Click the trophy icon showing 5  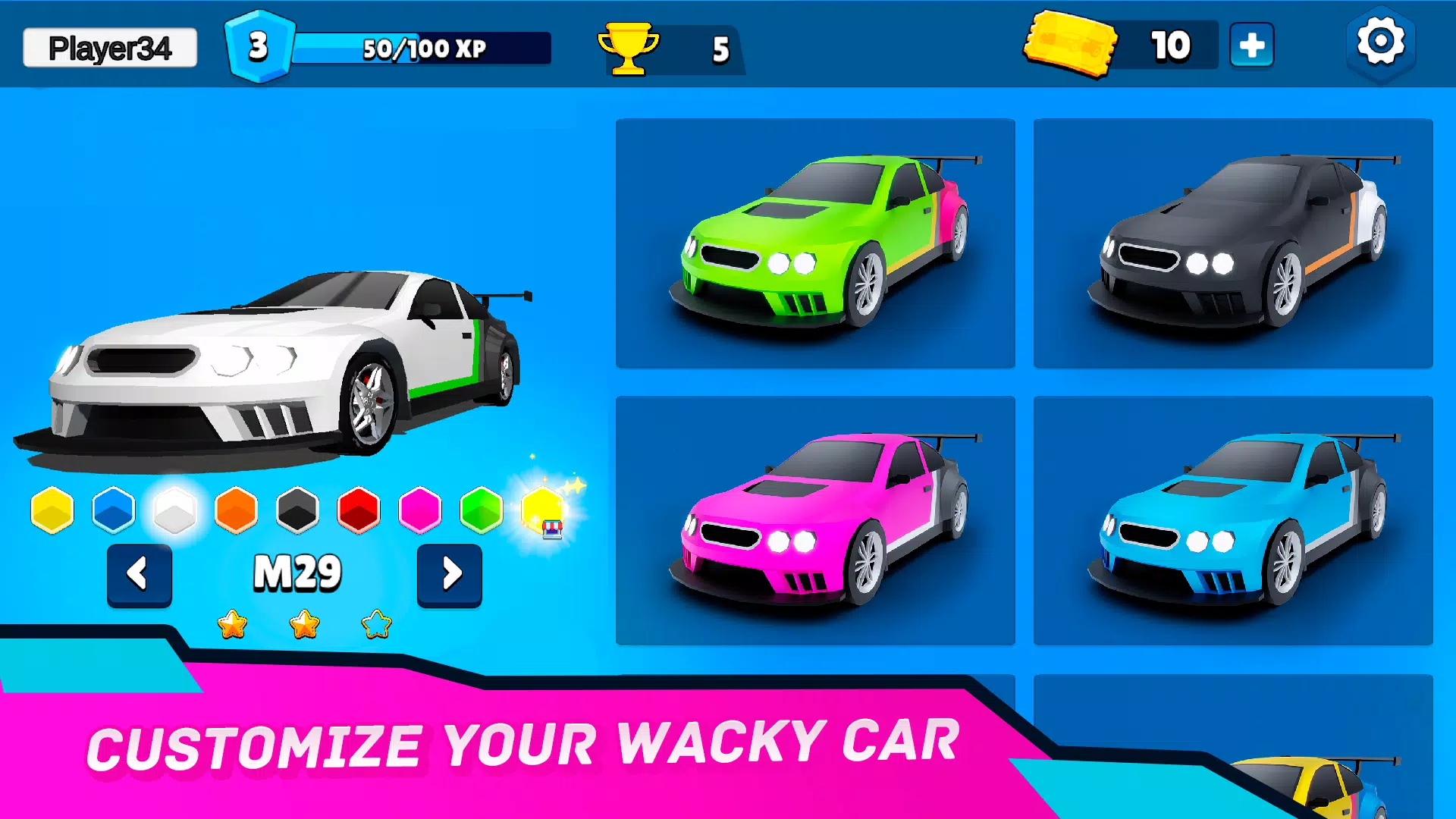click(626, 47)
